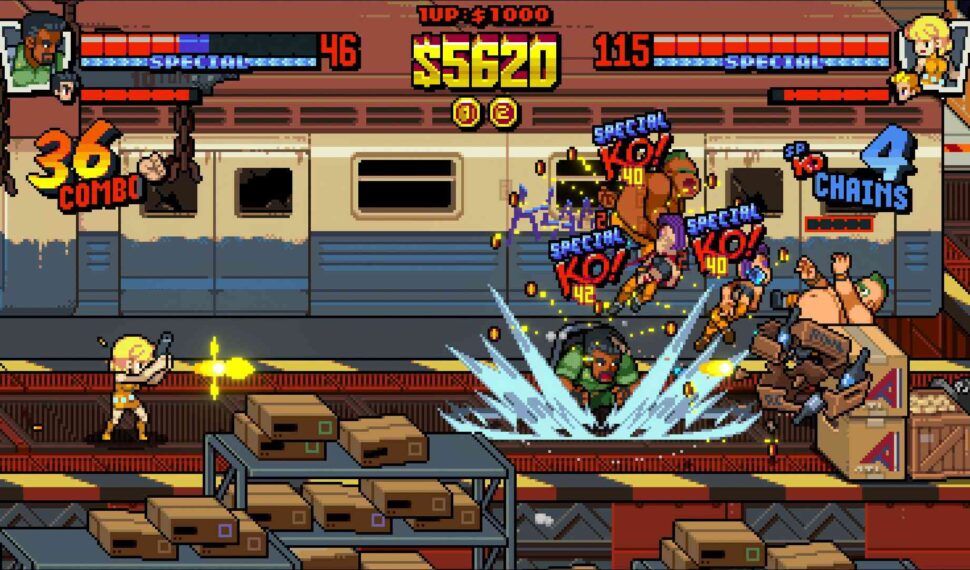Screen dimensions: 970x570
Task: Click the token coin marked 2
Action: point(503,111)
